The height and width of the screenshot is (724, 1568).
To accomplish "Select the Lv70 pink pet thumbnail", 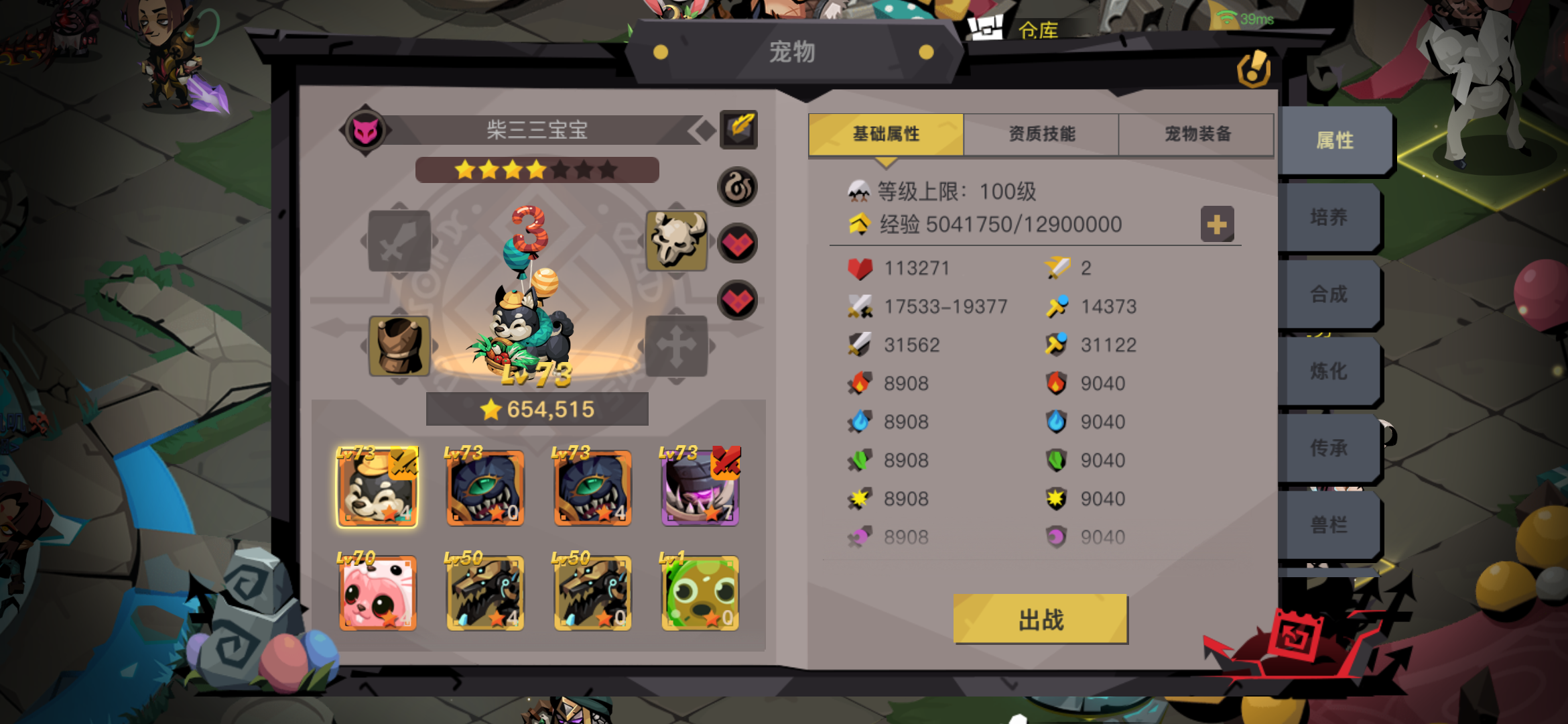I will [377, 593].
